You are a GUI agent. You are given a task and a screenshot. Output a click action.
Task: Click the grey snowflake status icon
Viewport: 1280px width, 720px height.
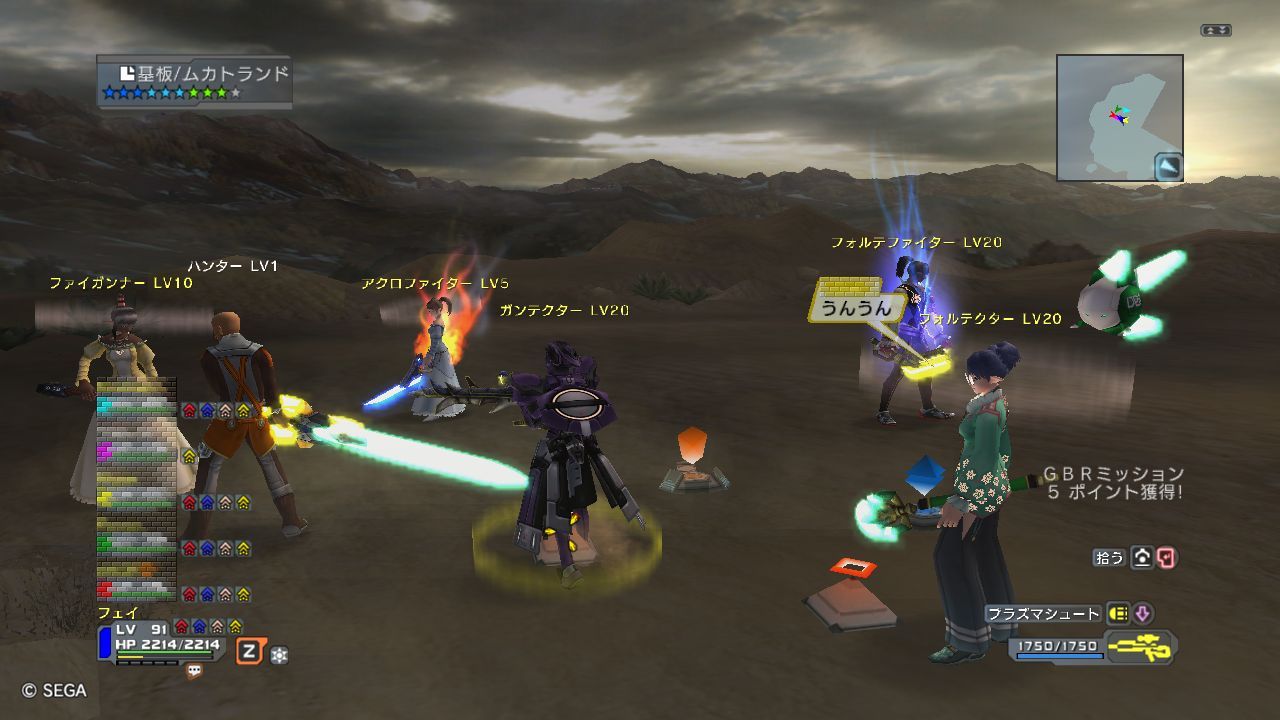[279, 655]
